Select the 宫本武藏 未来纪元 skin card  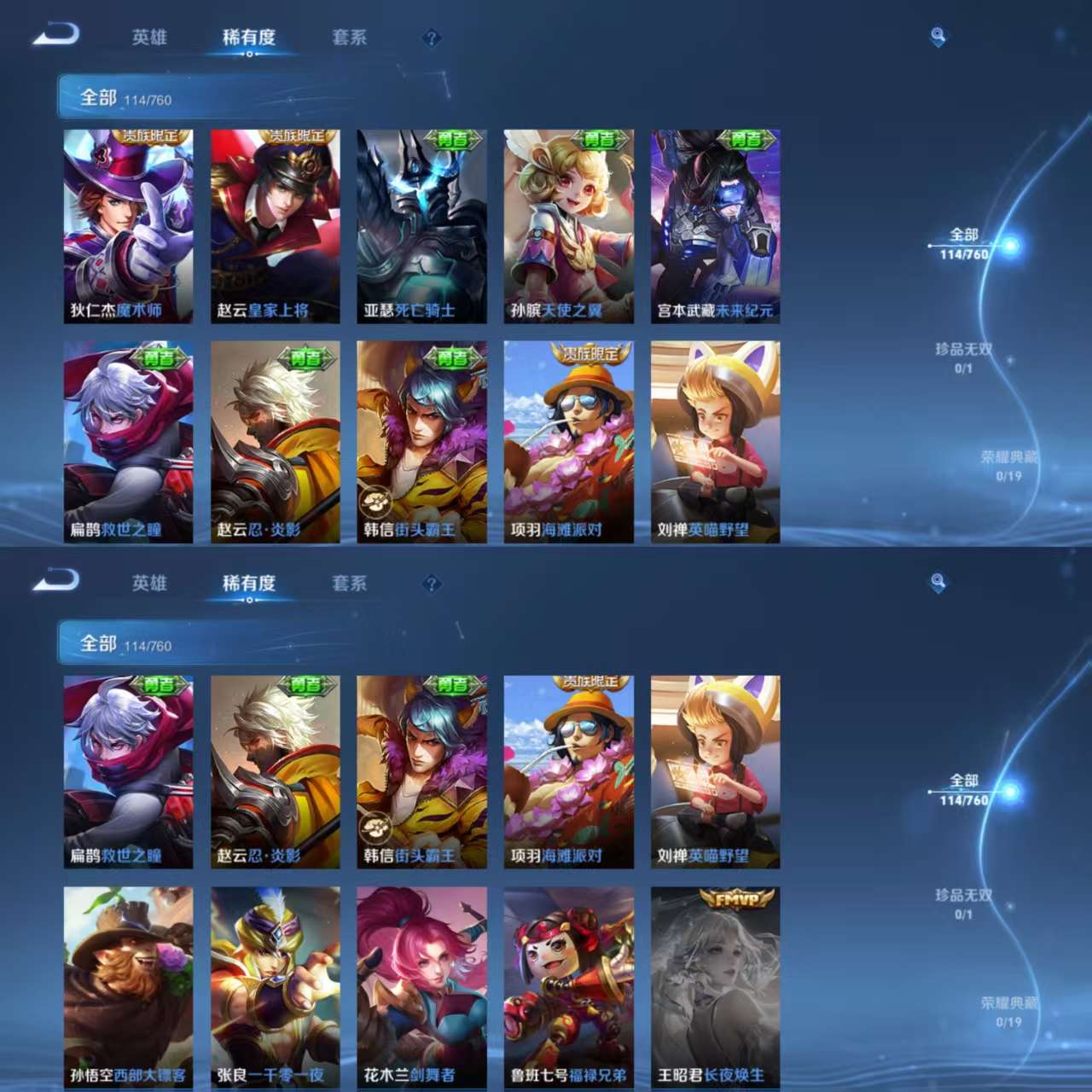click(x=715, y=226)
